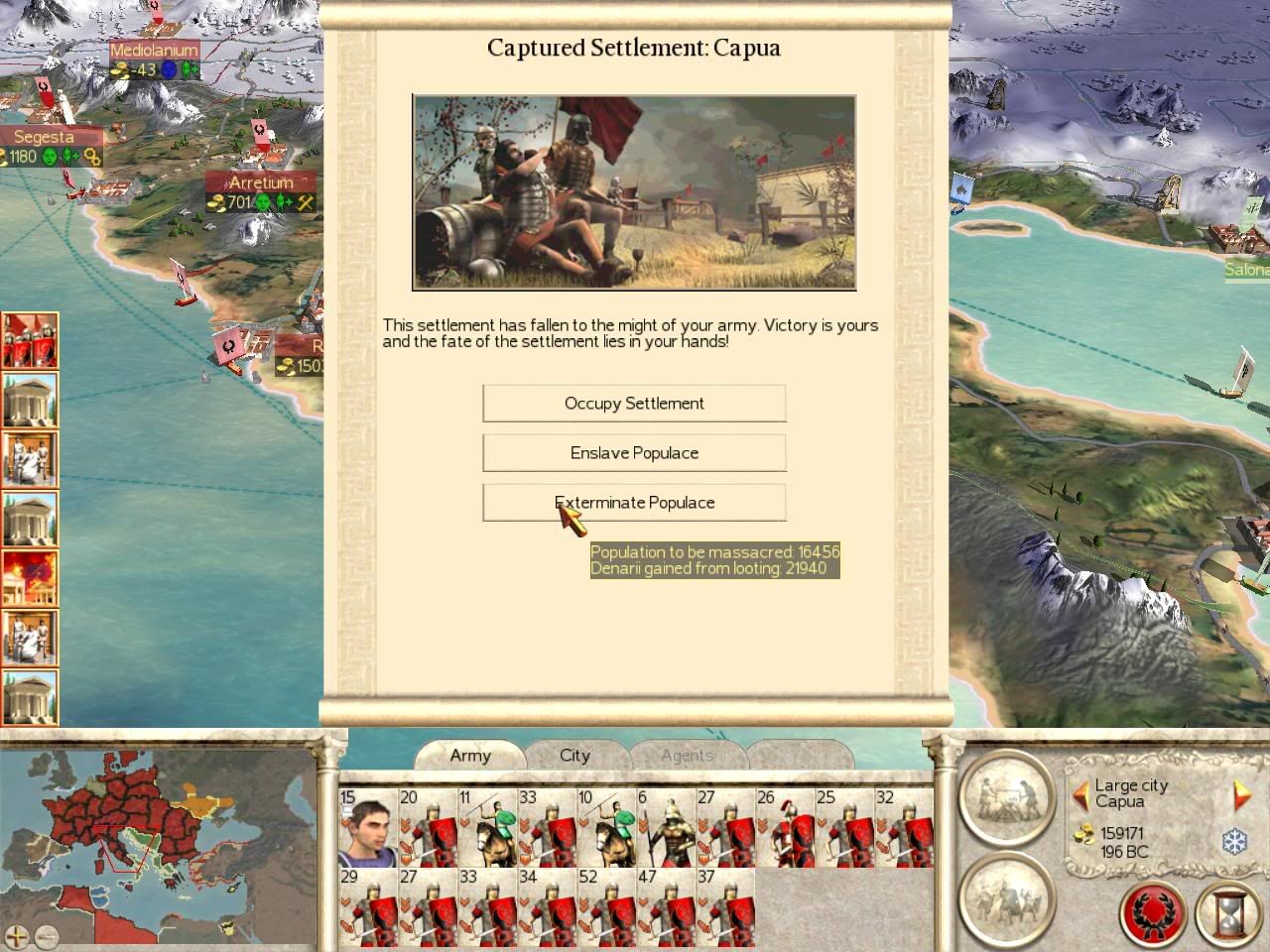The width and height of the screenshot is (1270, 952).
Task: Zoom in the minimap with plus button
Action: tap(17, 935)
